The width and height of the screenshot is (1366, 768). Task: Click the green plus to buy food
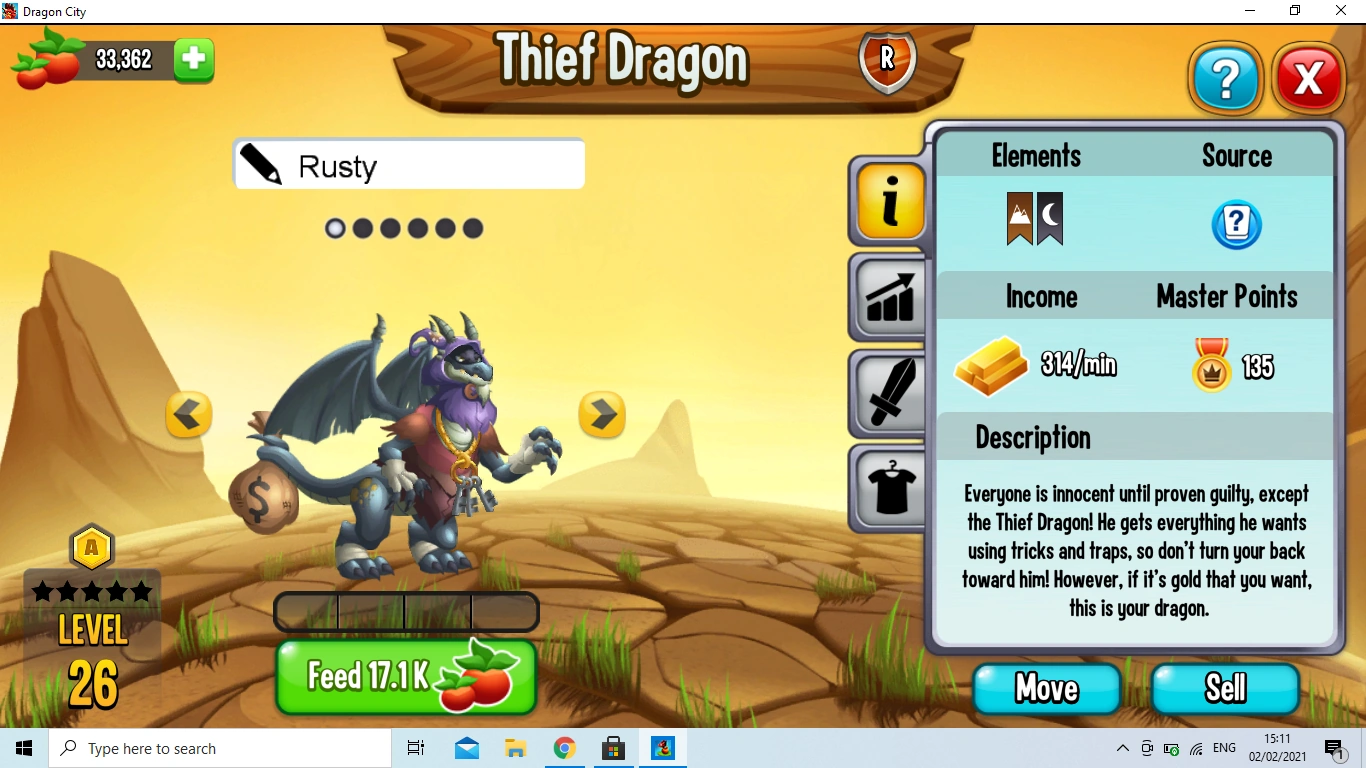tap(194, 60)
